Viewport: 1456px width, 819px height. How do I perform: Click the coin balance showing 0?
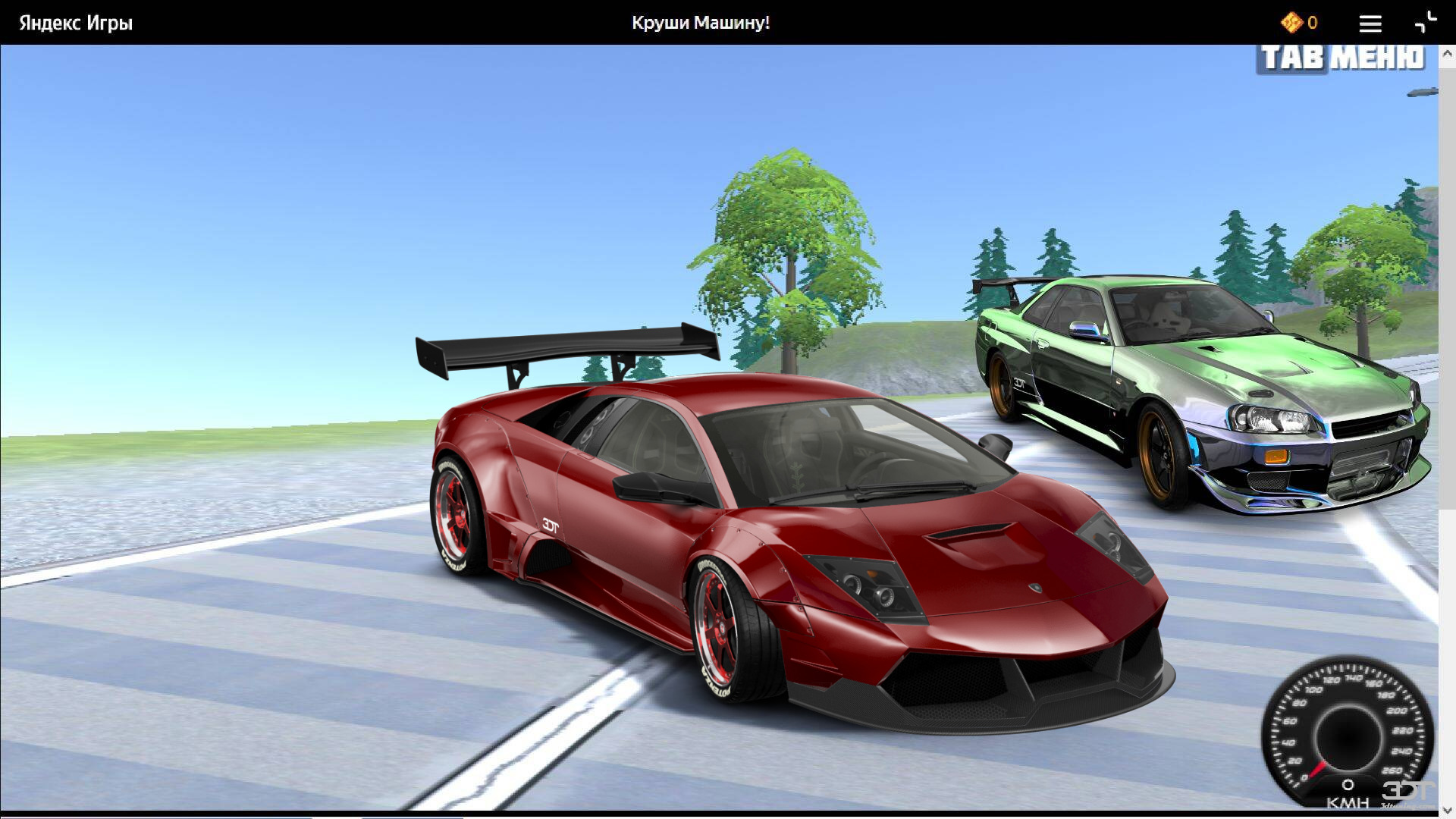(x=1312, y=23)
